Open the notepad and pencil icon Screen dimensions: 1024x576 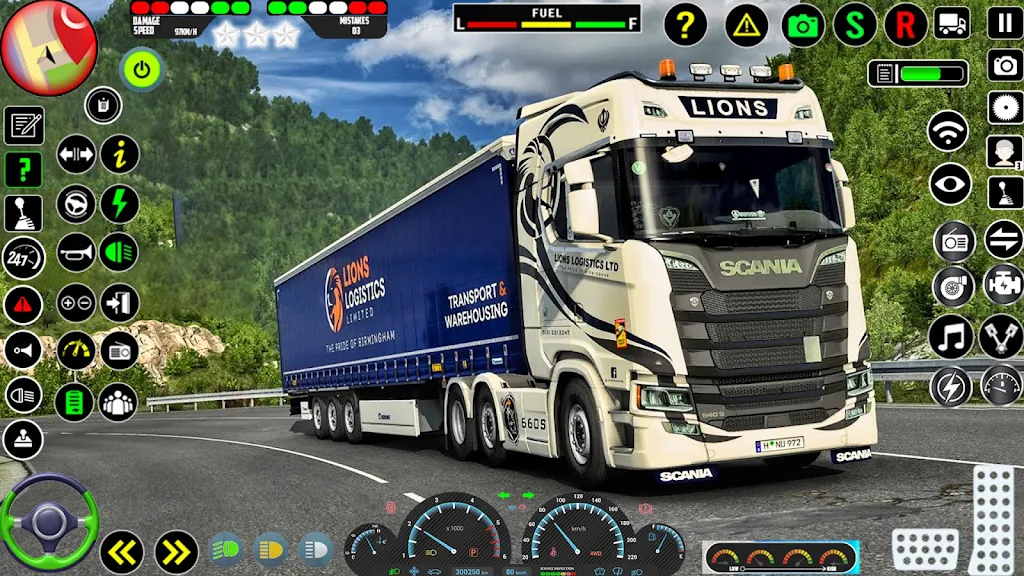(x=23, y=126)
